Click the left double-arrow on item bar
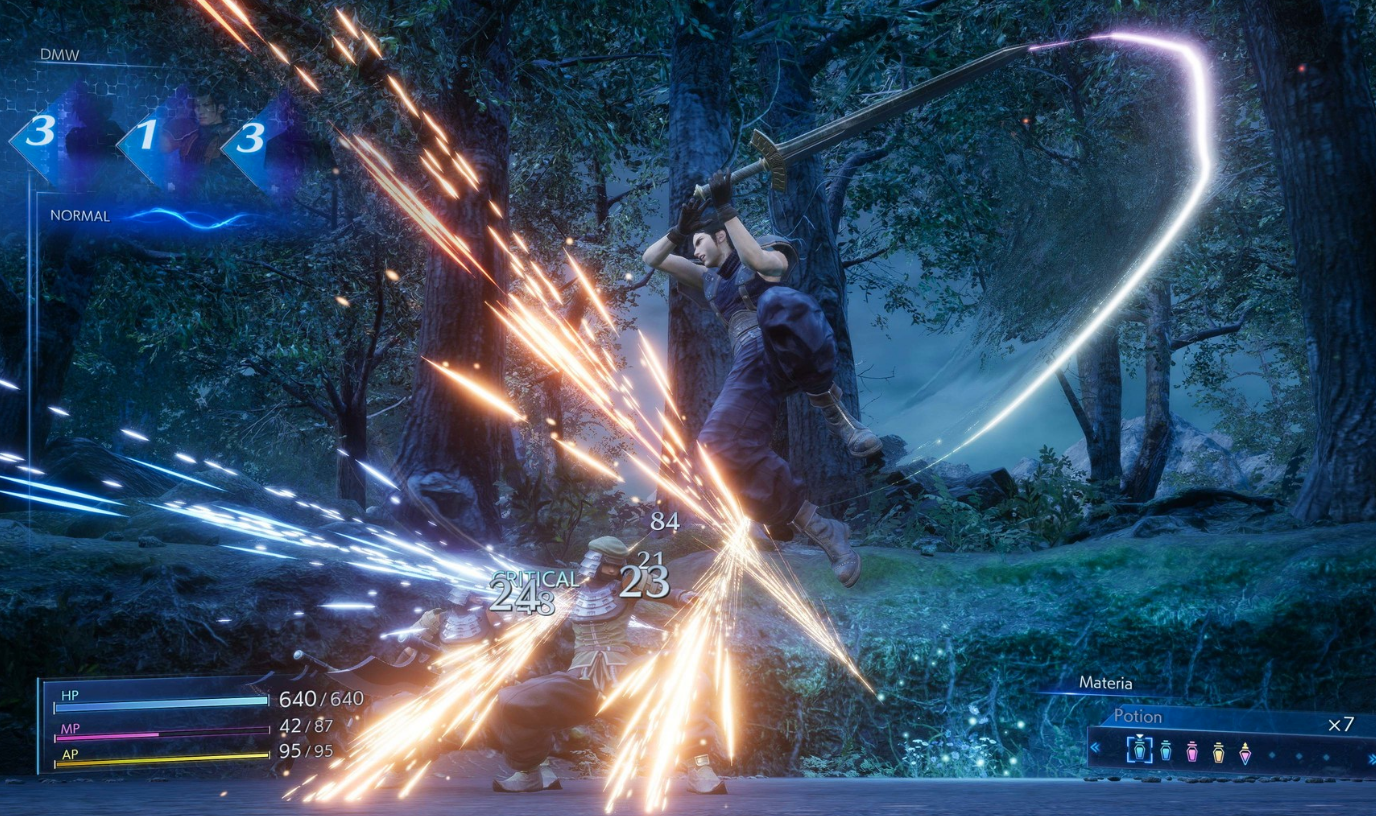Viewport: 1376px width, 816px height. tap(1096, 746)
